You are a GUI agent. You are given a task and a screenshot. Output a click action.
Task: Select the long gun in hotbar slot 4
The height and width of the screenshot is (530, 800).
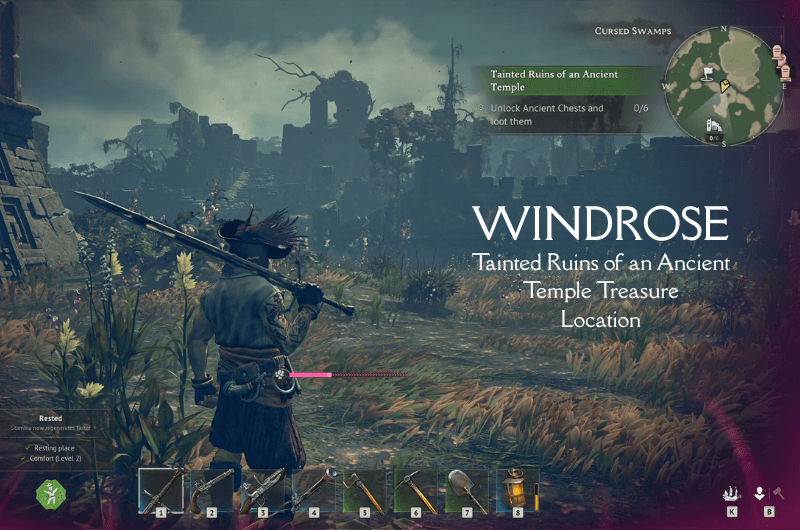click(314, 491)
